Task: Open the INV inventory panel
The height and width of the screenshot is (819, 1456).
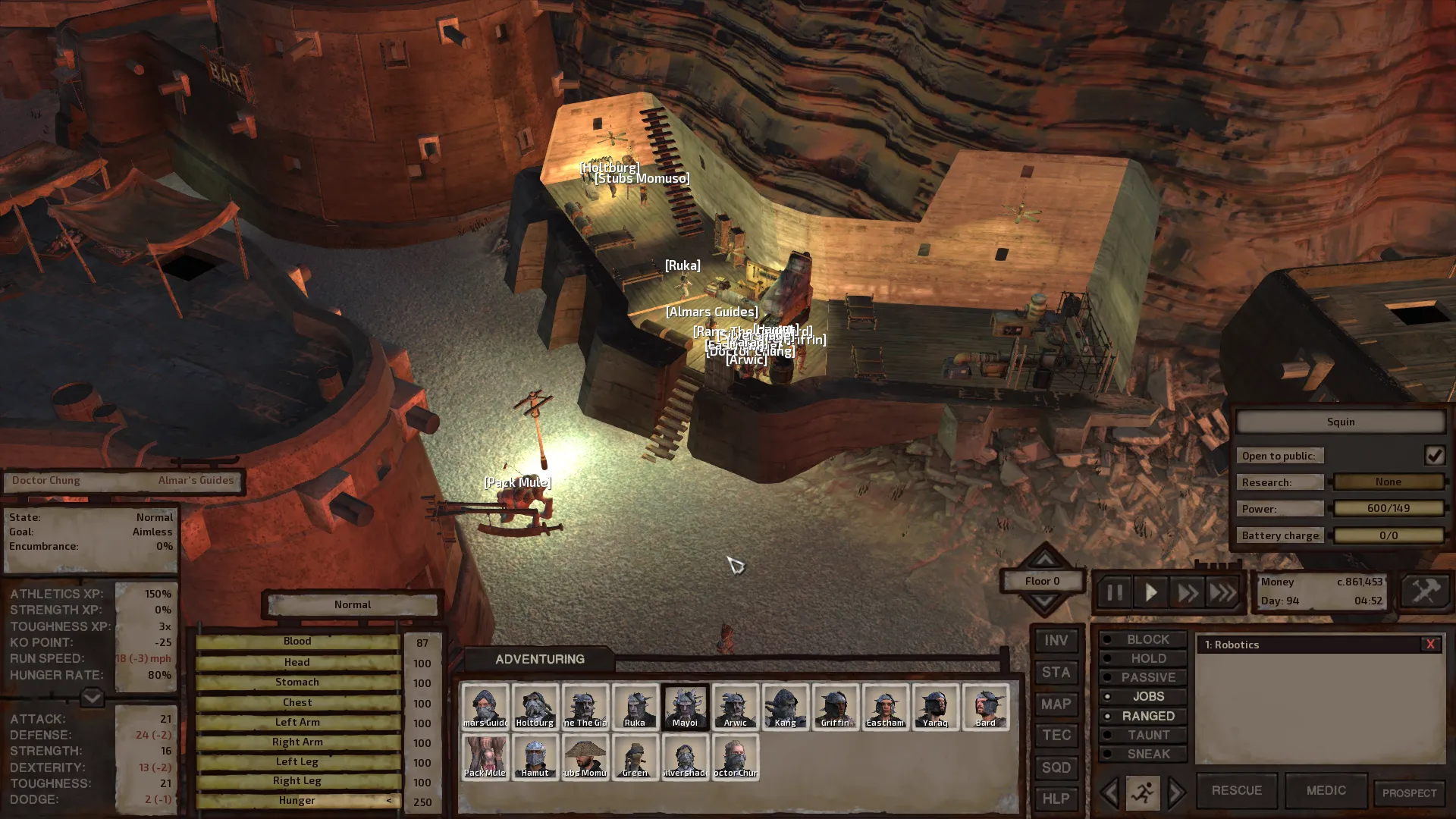Action: (1056, 641)
